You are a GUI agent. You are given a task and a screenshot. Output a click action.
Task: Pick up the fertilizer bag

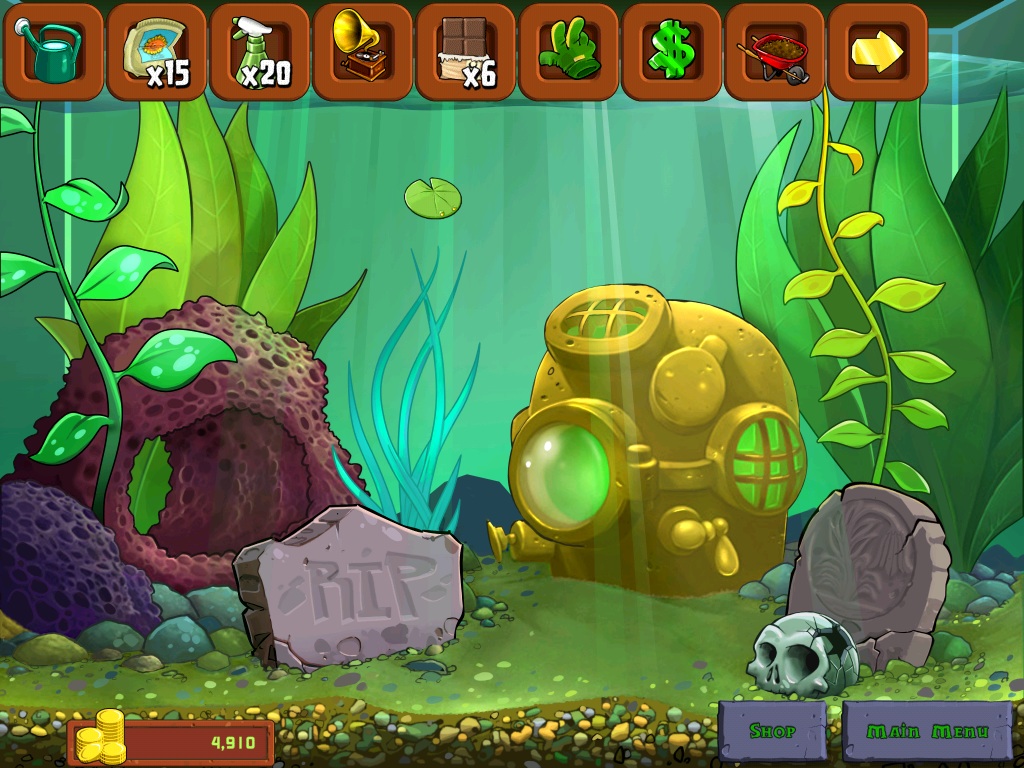pyautogui.click(x=156, y=50)
